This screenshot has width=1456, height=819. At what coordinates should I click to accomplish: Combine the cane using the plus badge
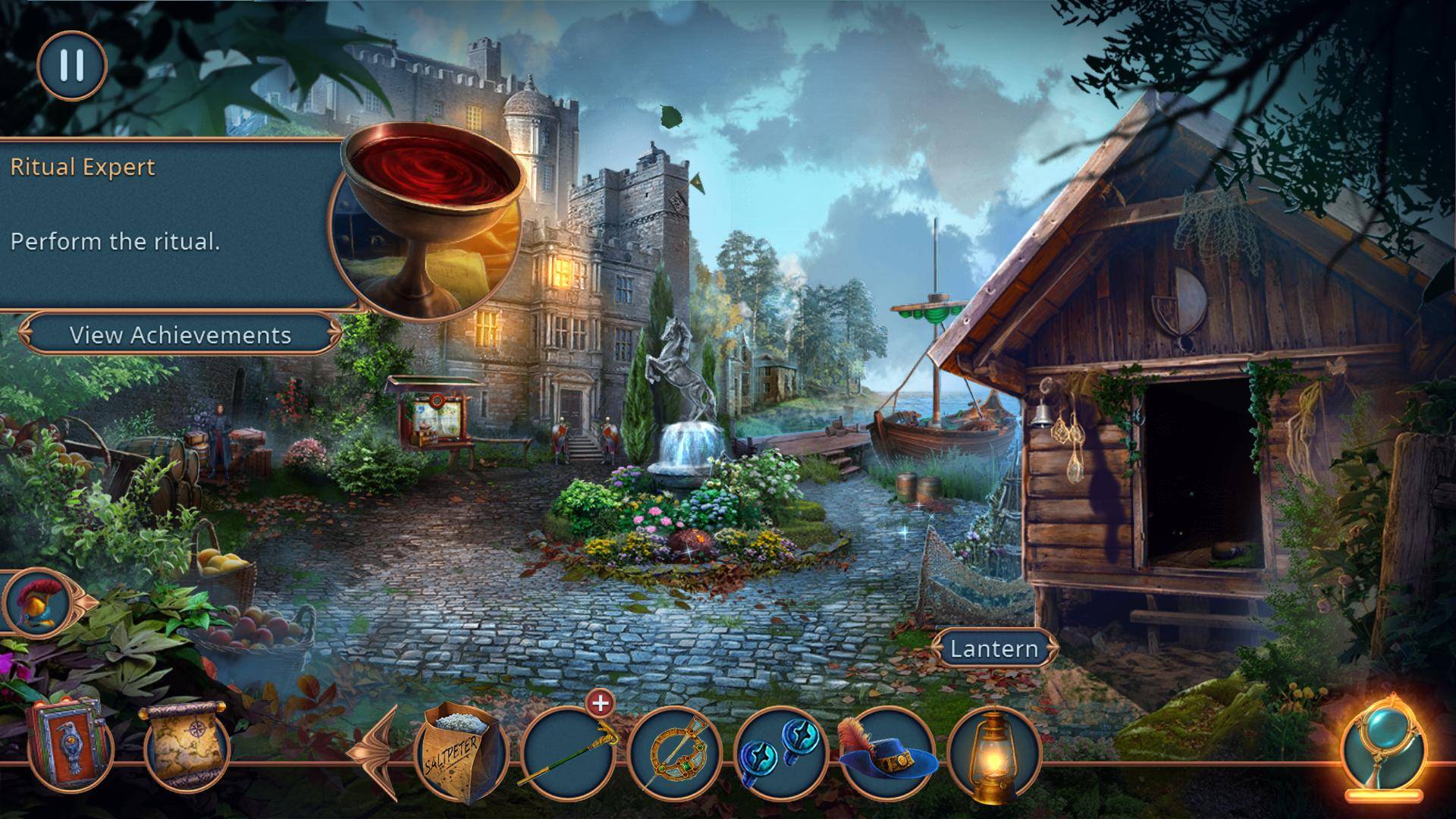(600, 703)
